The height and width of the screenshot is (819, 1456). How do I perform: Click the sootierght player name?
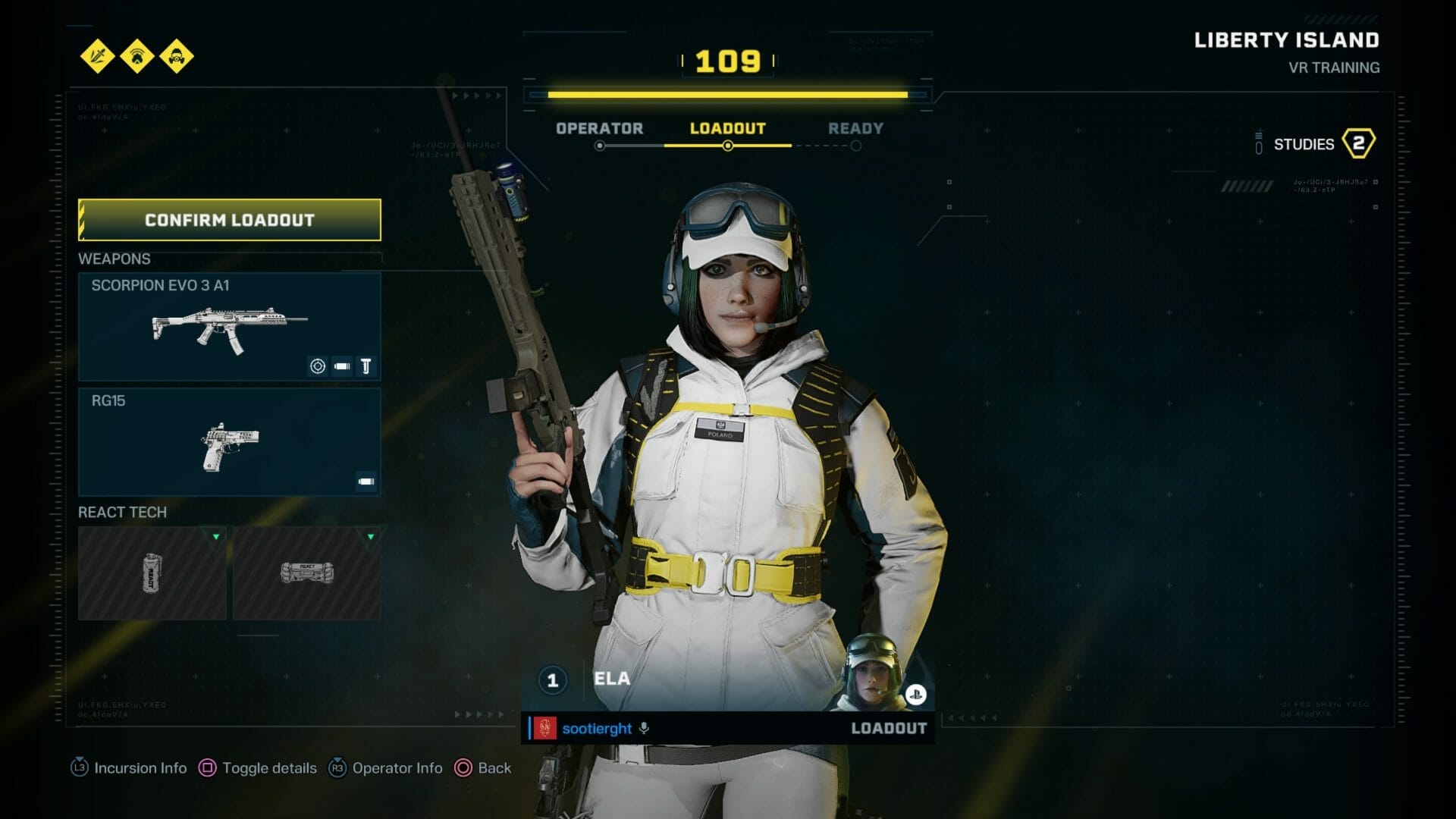597,729
